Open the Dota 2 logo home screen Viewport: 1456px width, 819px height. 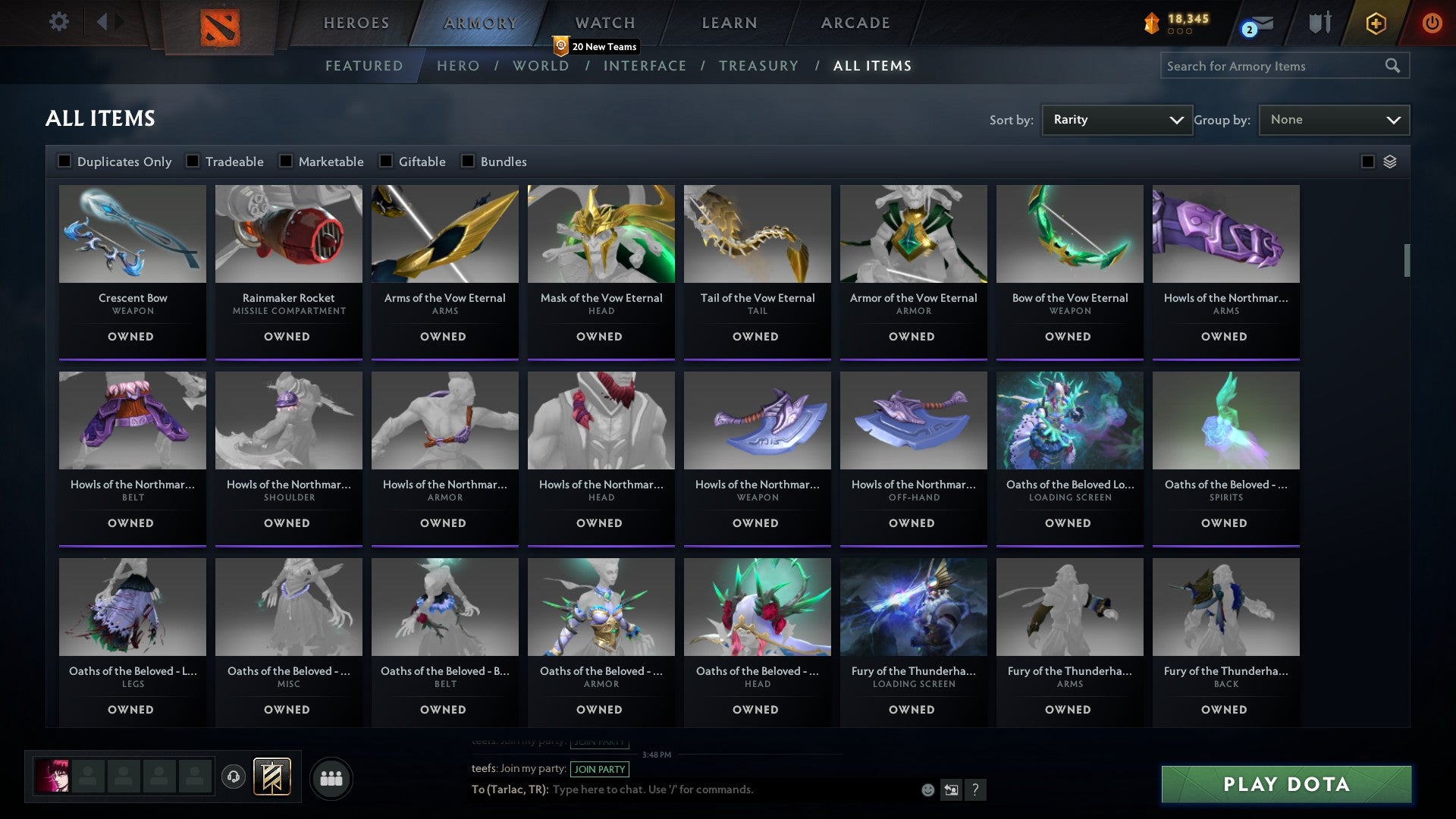click(x=218, y=24)
